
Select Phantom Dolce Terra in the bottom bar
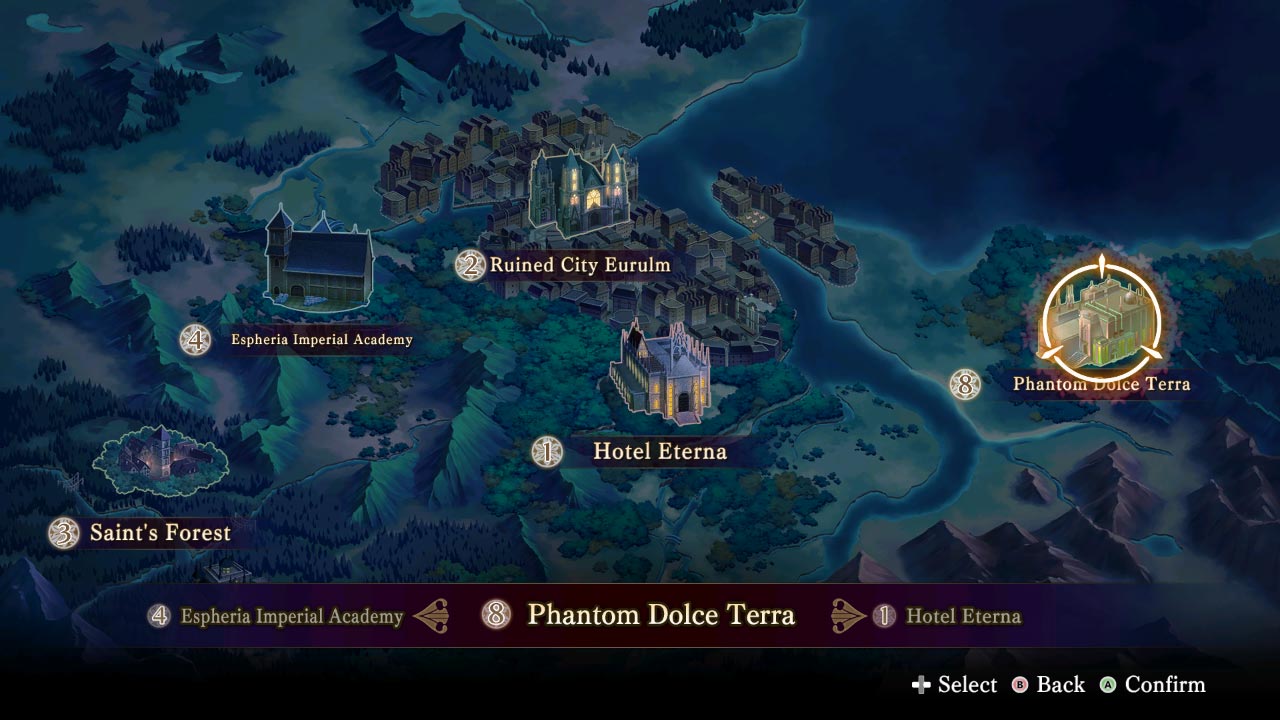click(x=662, y=615)
